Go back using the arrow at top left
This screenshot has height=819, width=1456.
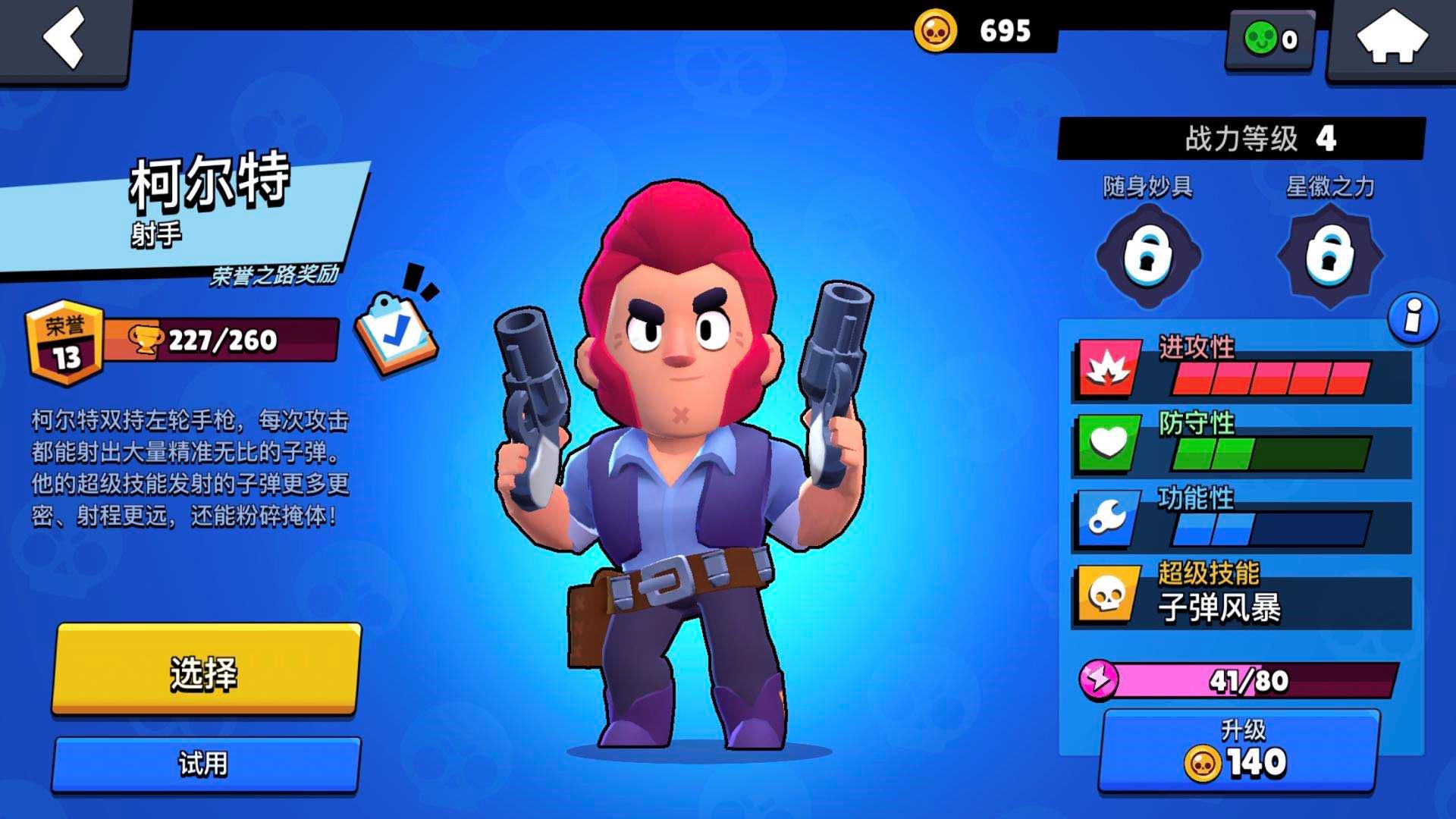(x=64, y=38)
